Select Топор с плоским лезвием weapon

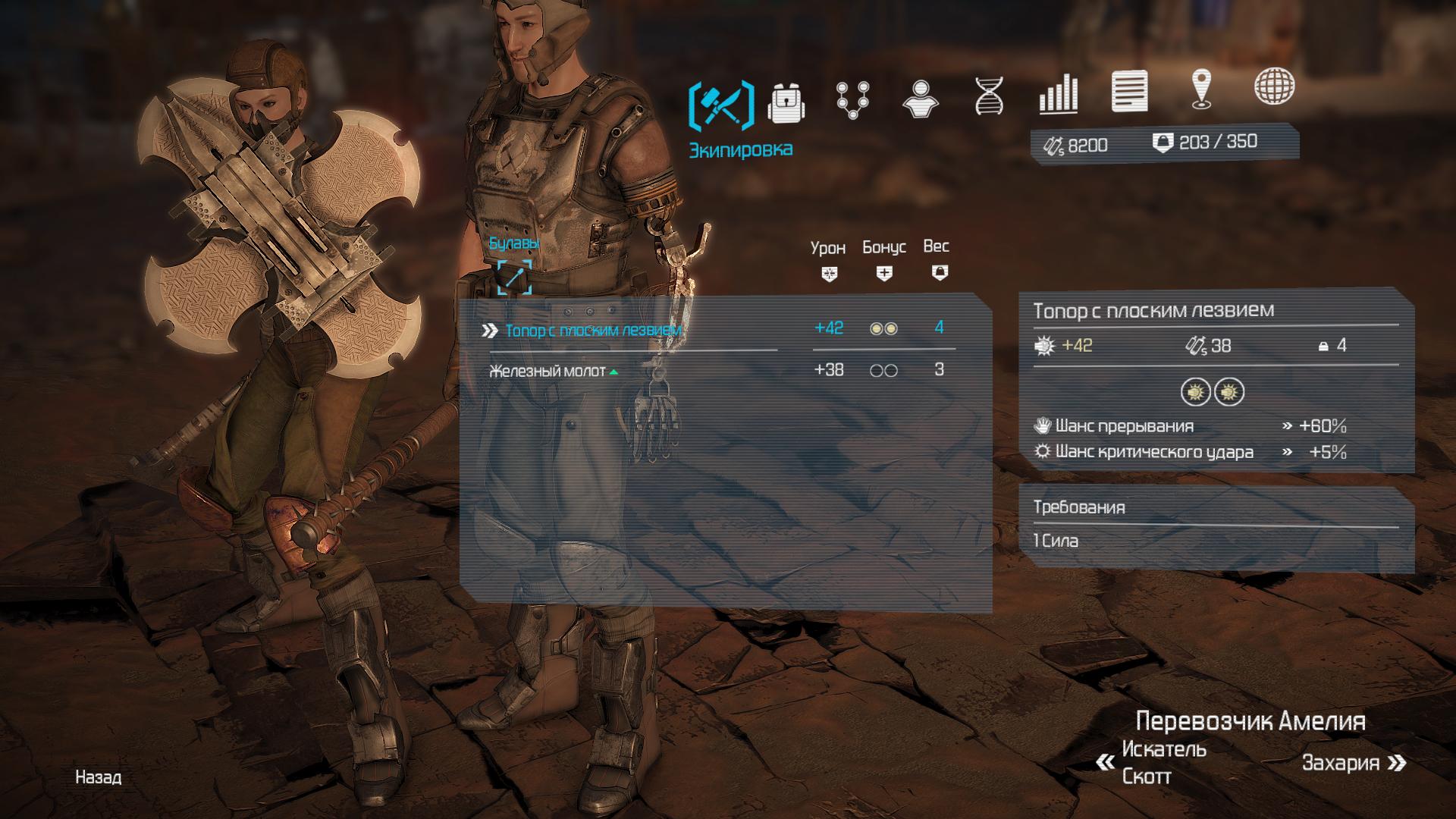point(593,331)
